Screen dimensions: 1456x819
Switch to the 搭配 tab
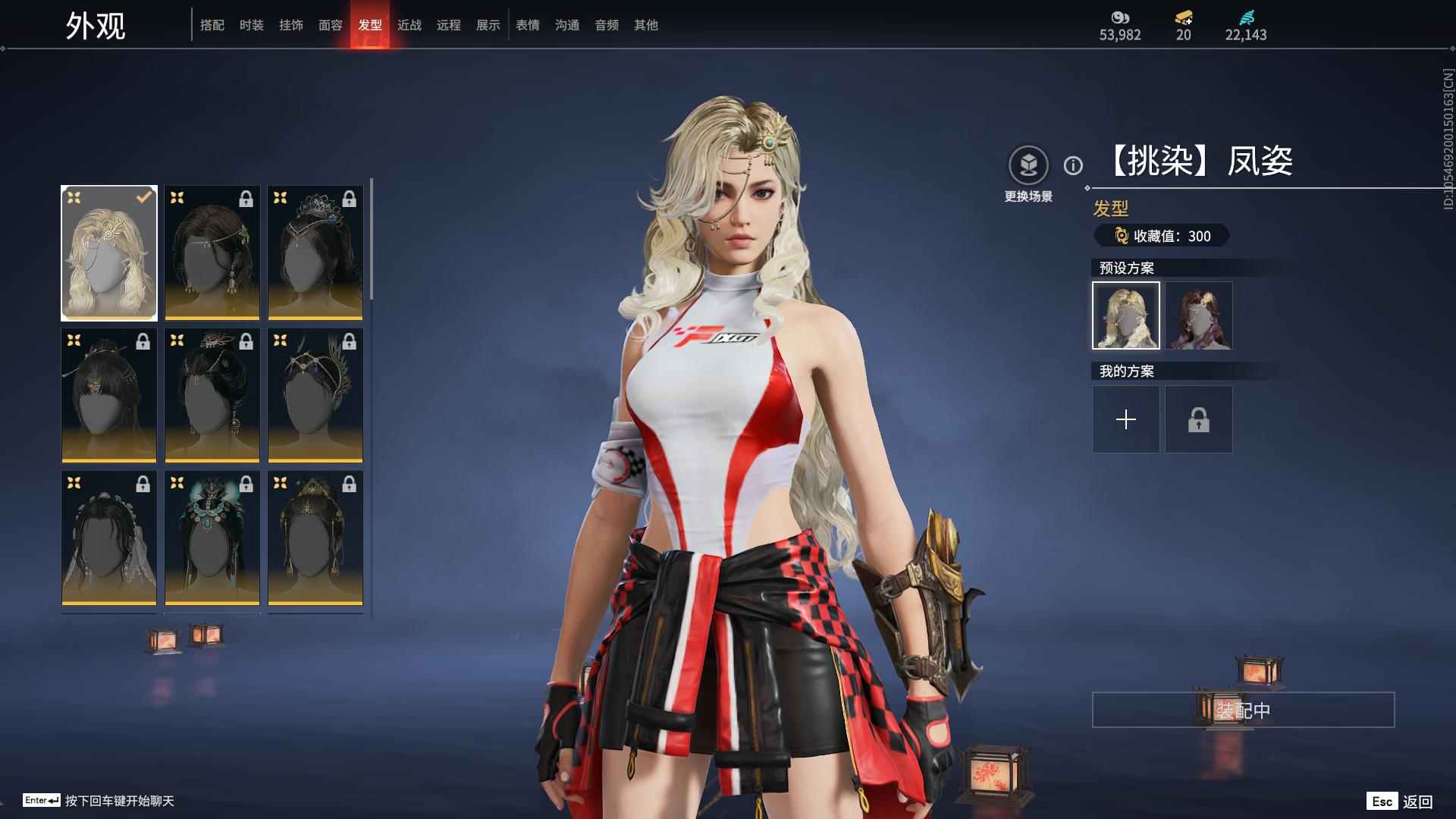pyautogui.click(x=212, y=25)
